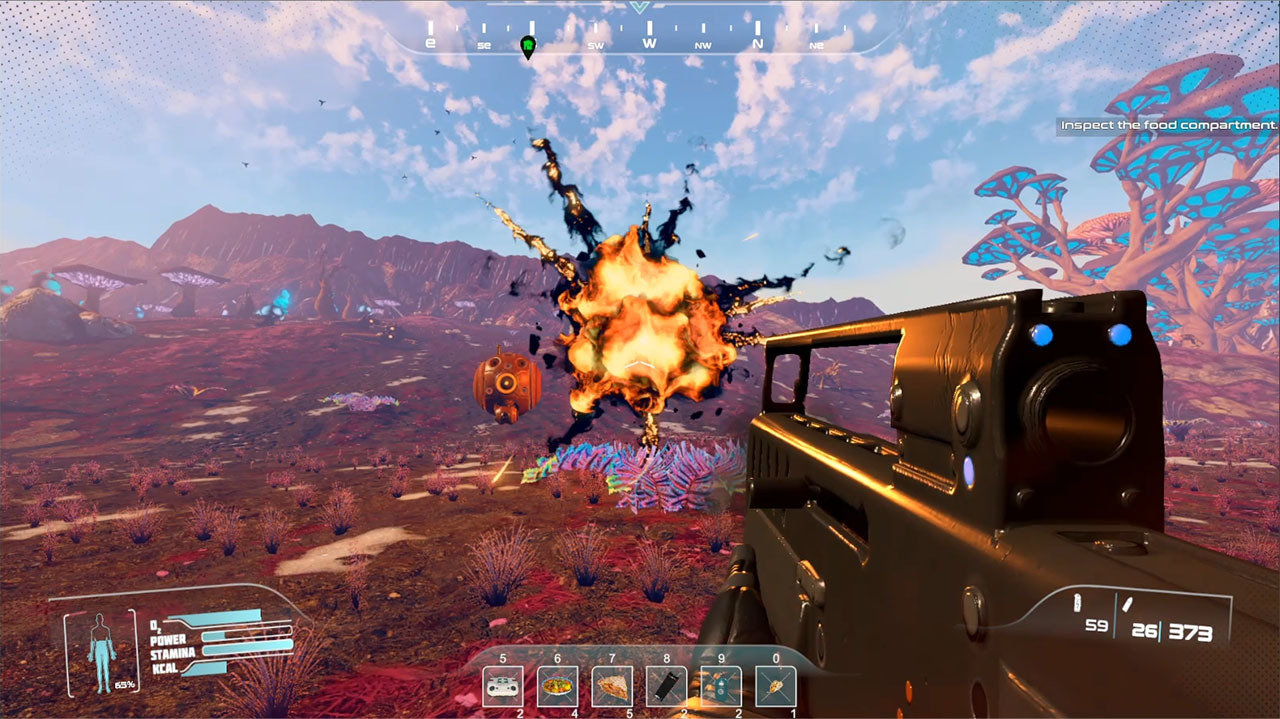Click the body status silhouette icon
This screenshot has width=1280, height=719.
(x=100, y=650)
